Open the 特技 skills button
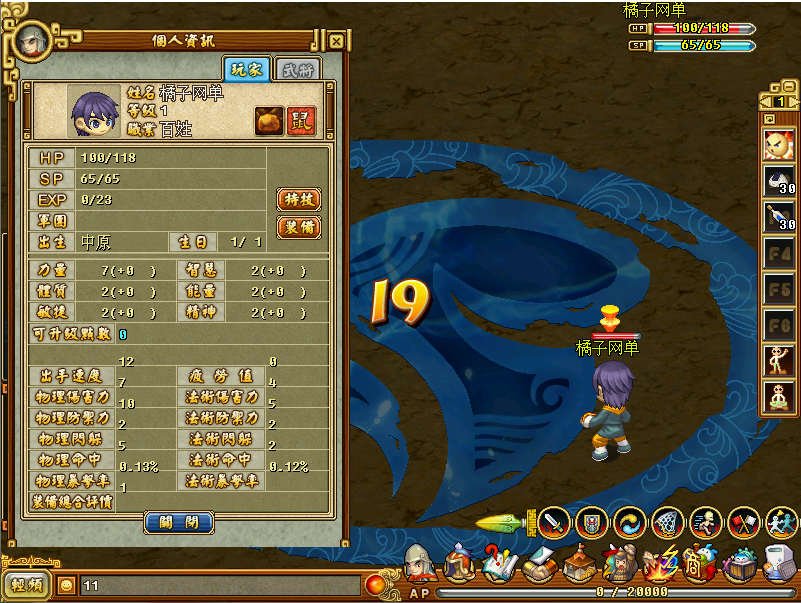The width and height of the screenshot is (801, 603). (x=298, y=199)
